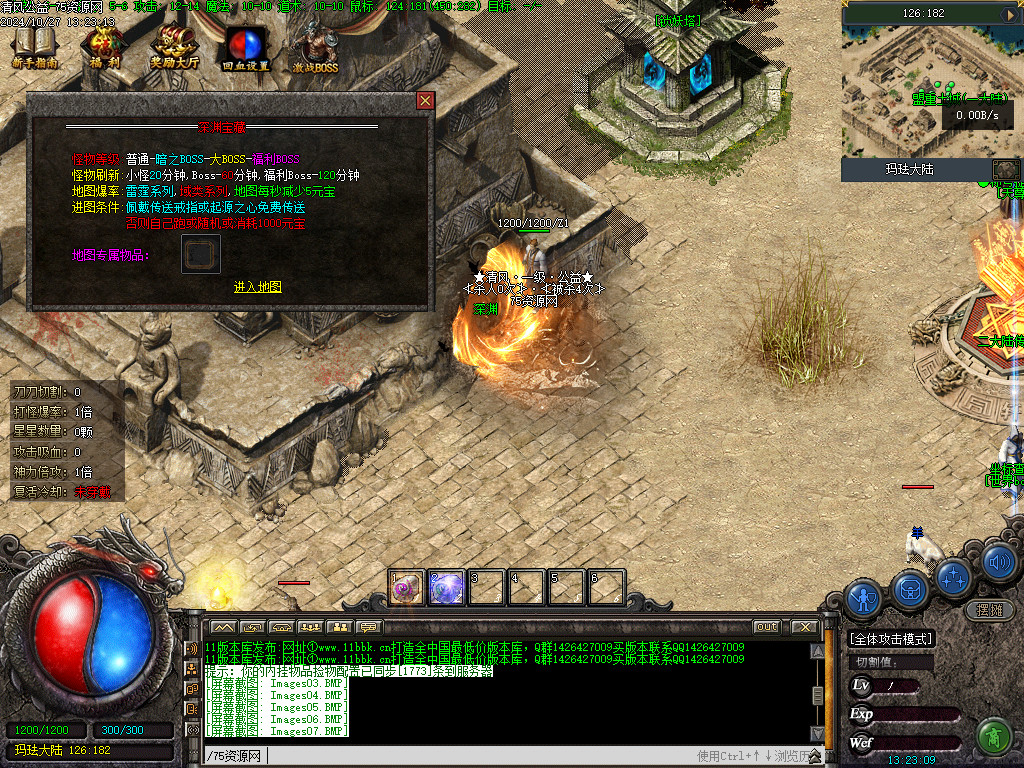
Task: Open the character panel with warrior icon
Action: pyautogui.click(x=862, y=599)
